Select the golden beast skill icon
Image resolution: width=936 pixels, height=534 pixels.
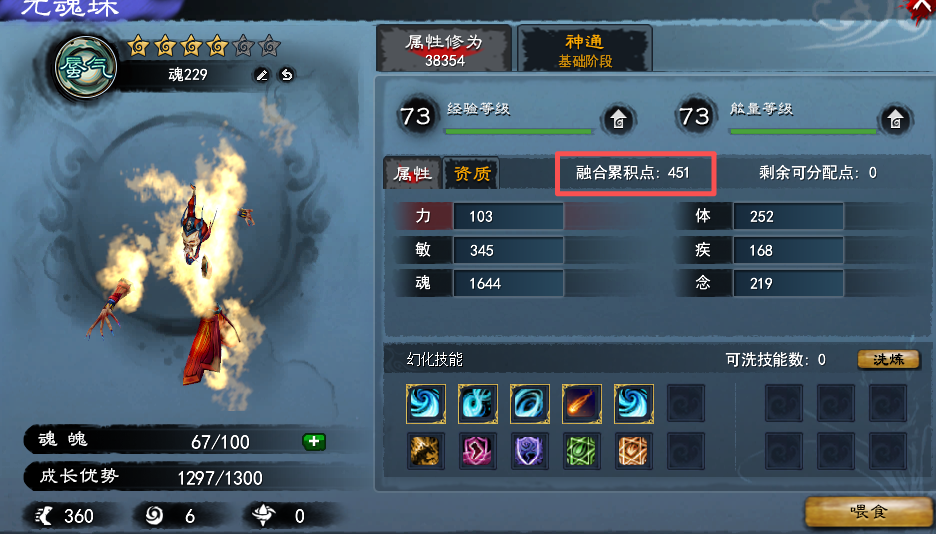tap(425, 452)
